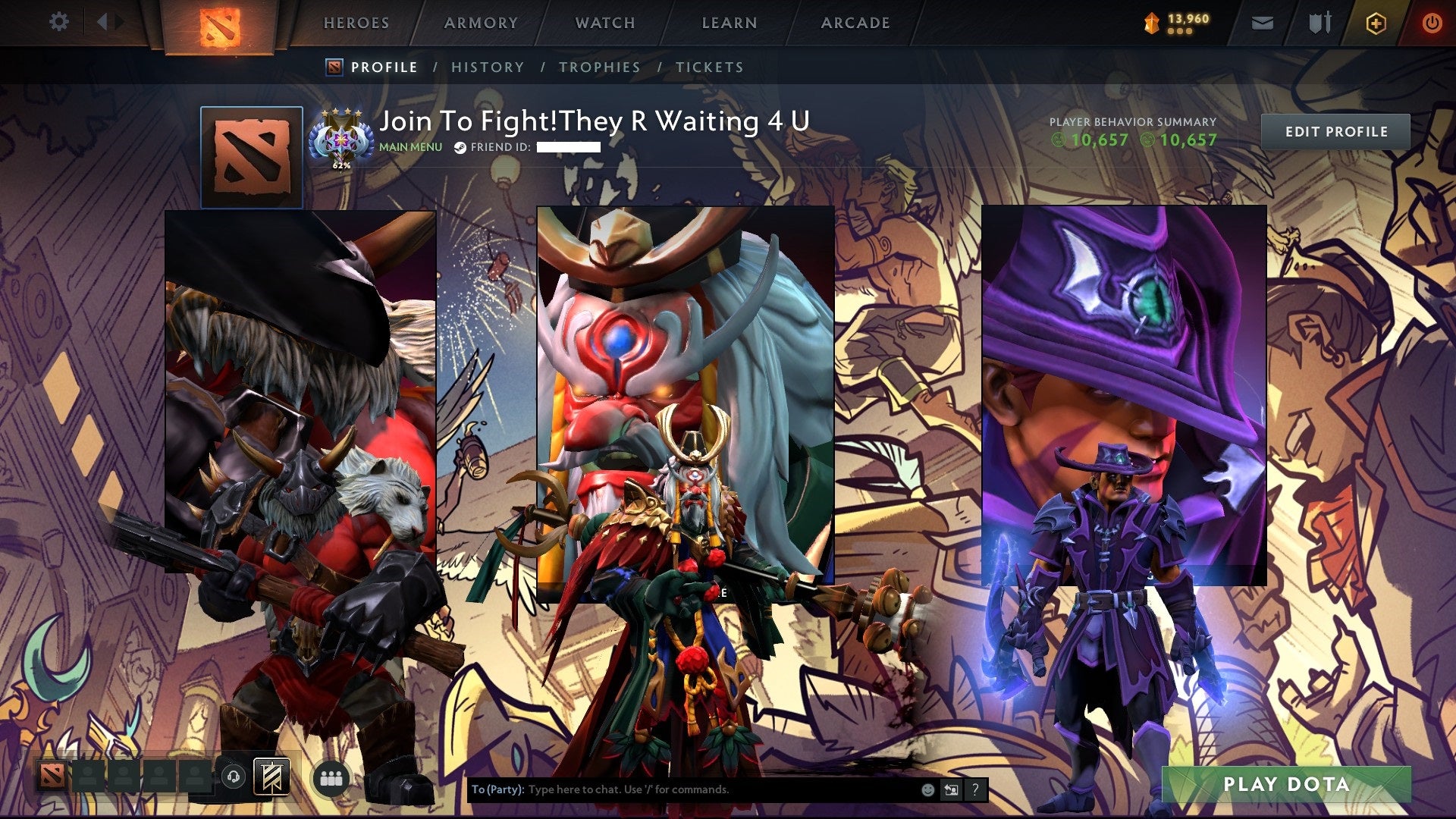
Task: Open the ARCADE menu item
Action: point(855,23)
